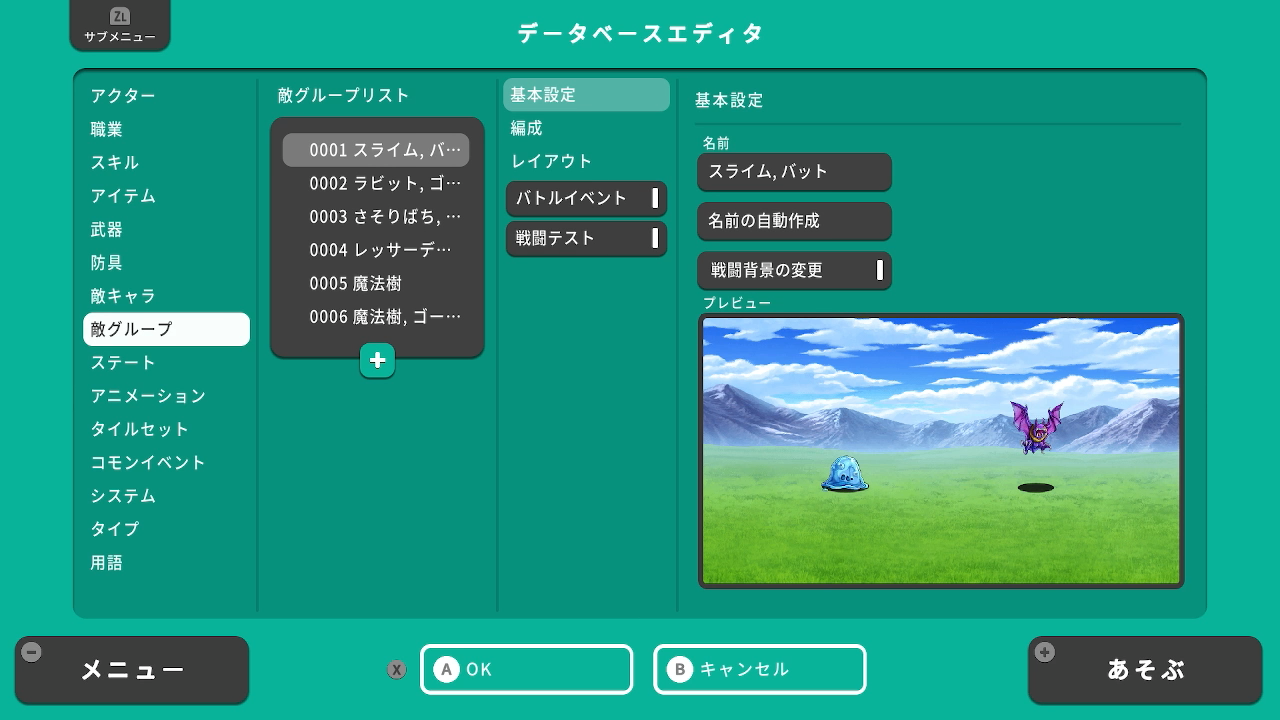Viewport: 1280px width, 720px height.
Task: Open the レイアウト section
Action: 552,161
